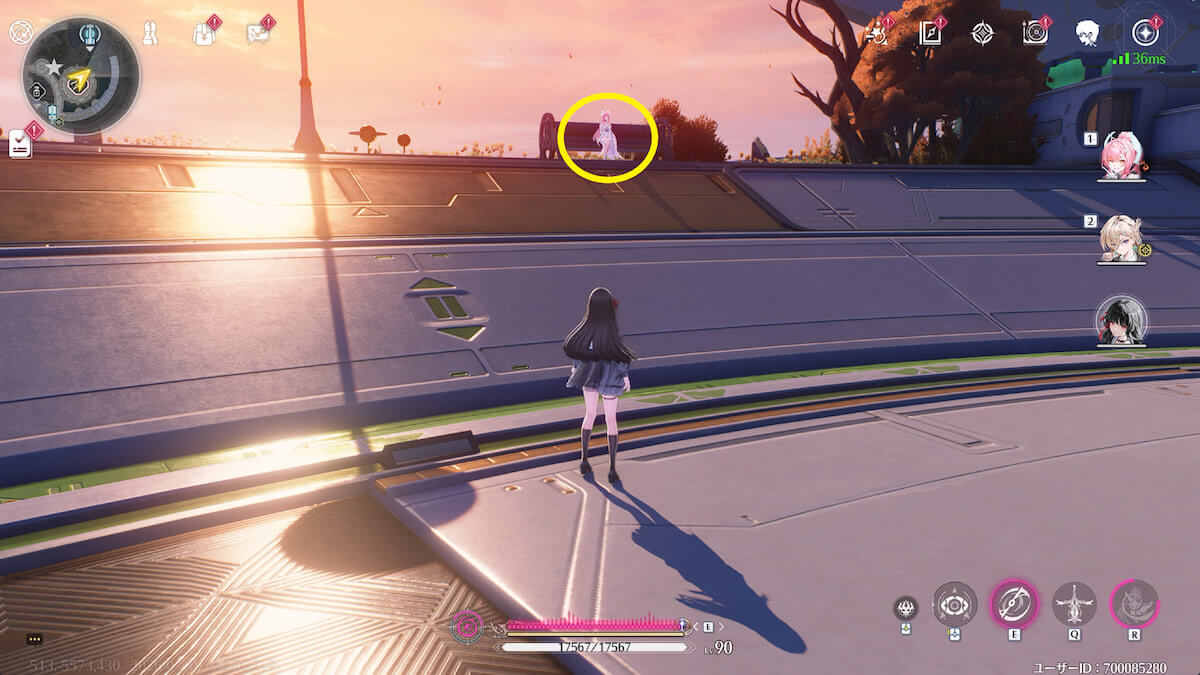
Task: Open the twin-tower icon in top bar
Action: click(x=151, y=33)
